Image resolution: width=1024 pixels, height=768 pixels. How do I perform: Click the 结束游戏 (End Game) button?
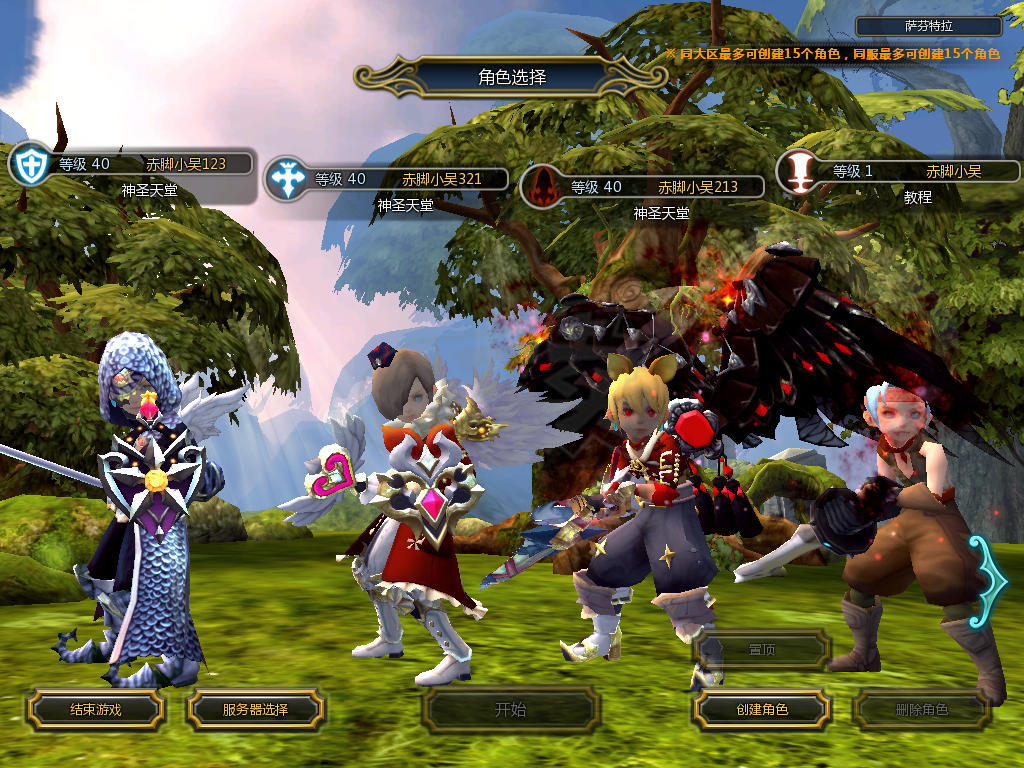point(95,709)
